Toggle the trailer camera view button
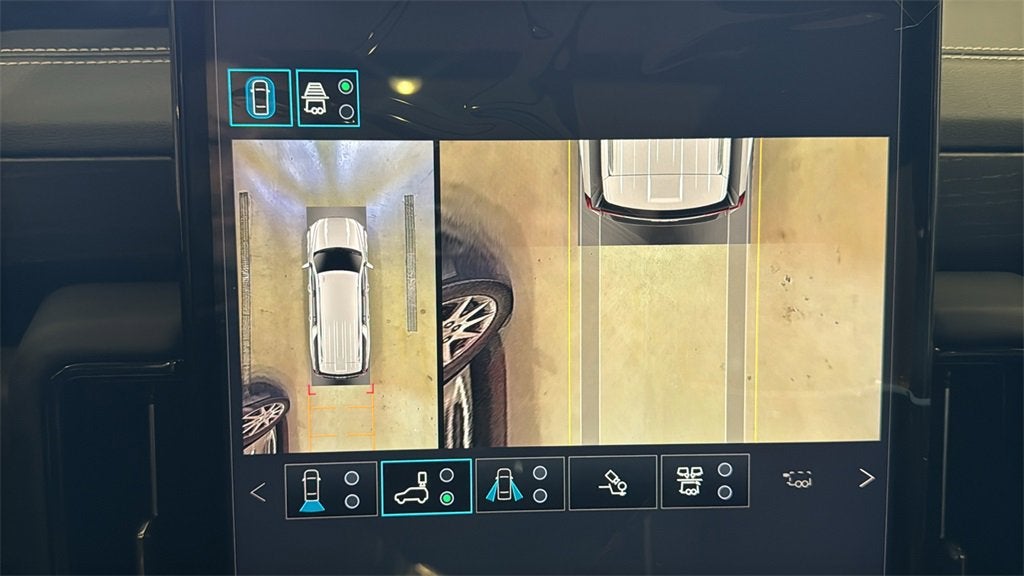Image resolution: width=1024 pixels, height=576 pixels. click(328, 98)
